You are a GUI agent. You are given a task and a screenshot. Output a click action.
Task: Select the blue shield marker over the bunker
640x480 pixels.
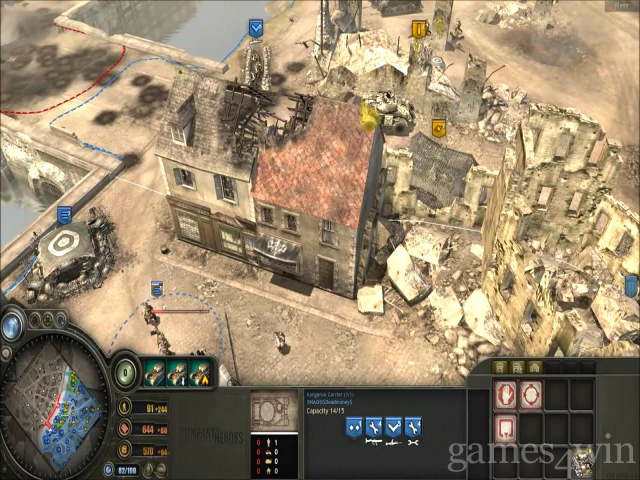click(x=64, y=214)
